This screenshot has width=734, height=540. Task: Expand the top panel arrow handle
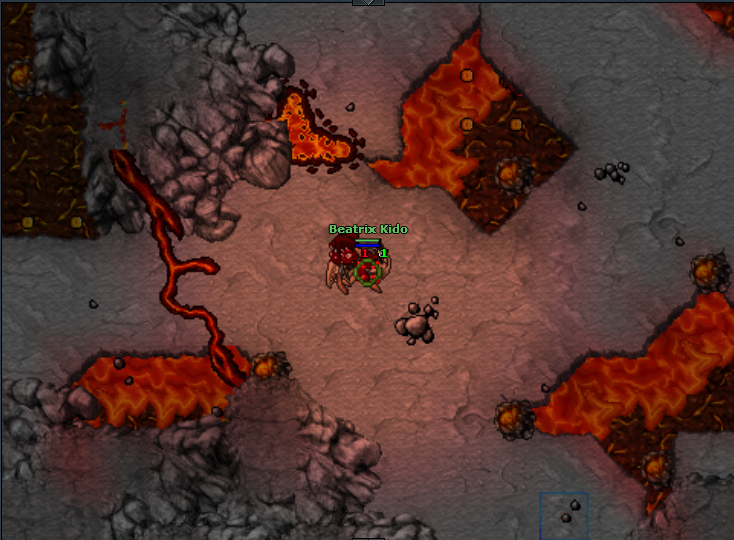click(368, 3)
